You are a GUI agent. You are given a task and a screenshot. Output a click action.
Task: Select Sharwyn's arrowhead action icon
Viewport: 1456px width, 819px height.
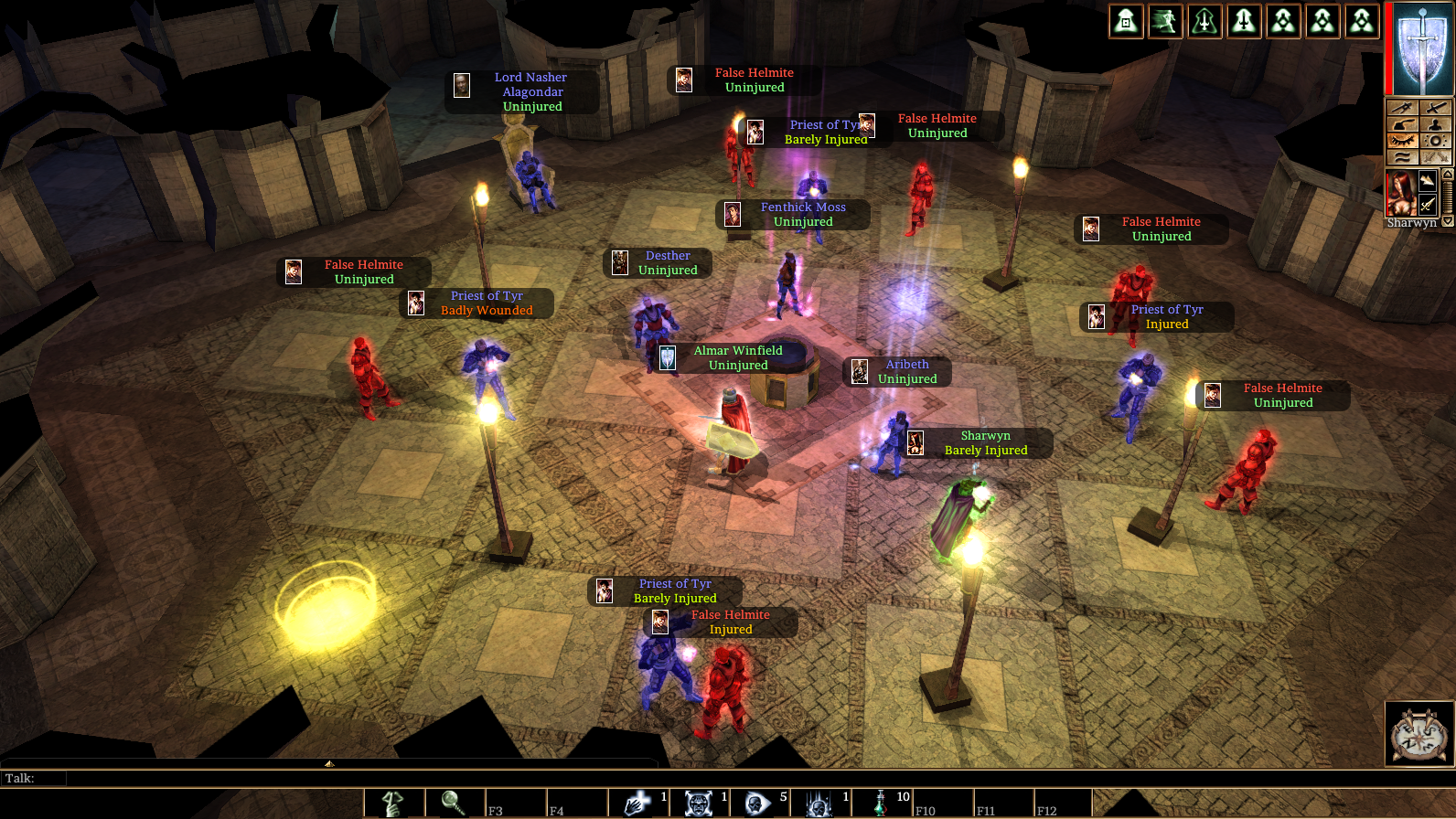tap(1428, 180)
